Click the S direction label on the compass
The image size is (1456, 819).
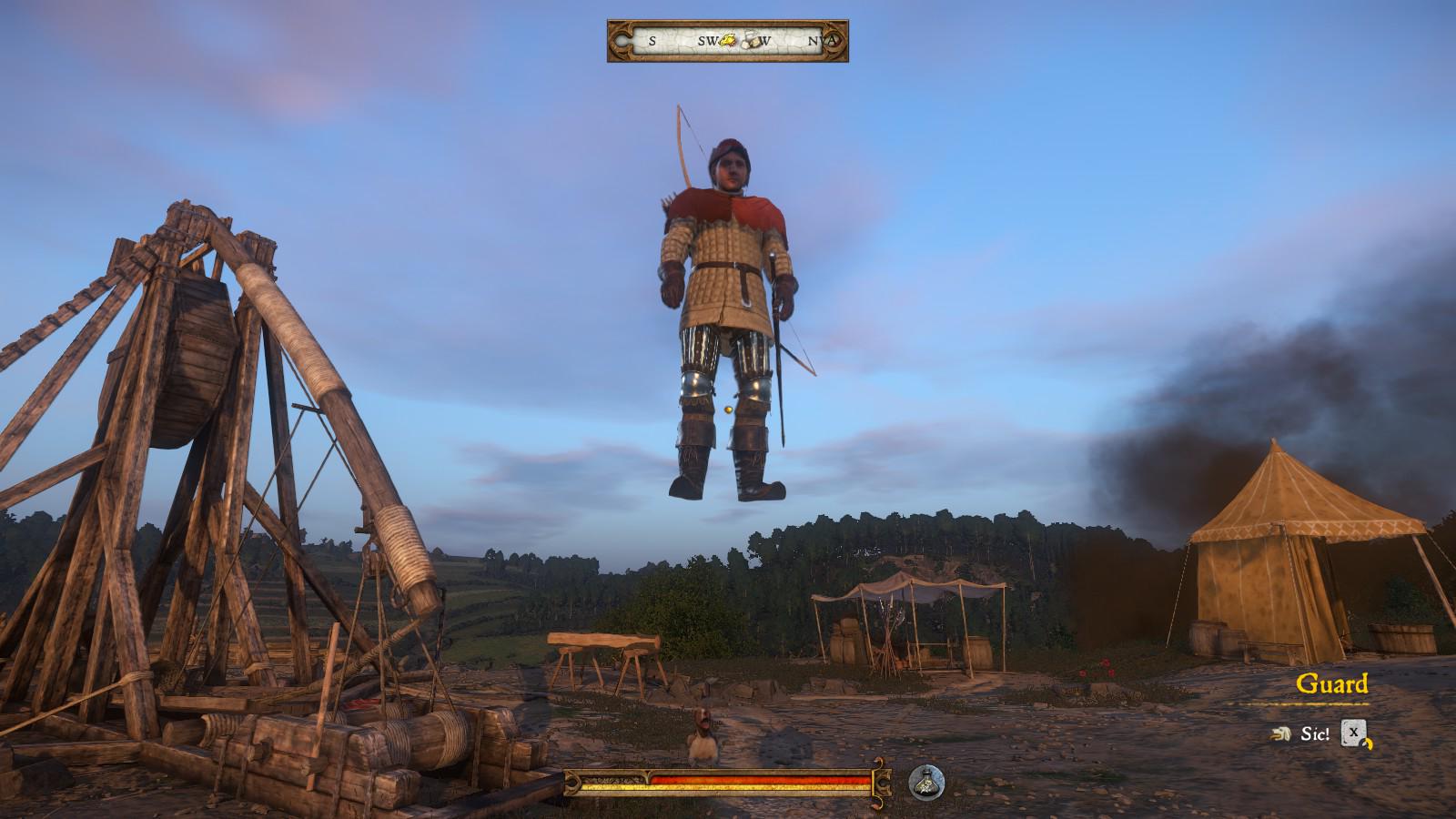coord(652,40)
